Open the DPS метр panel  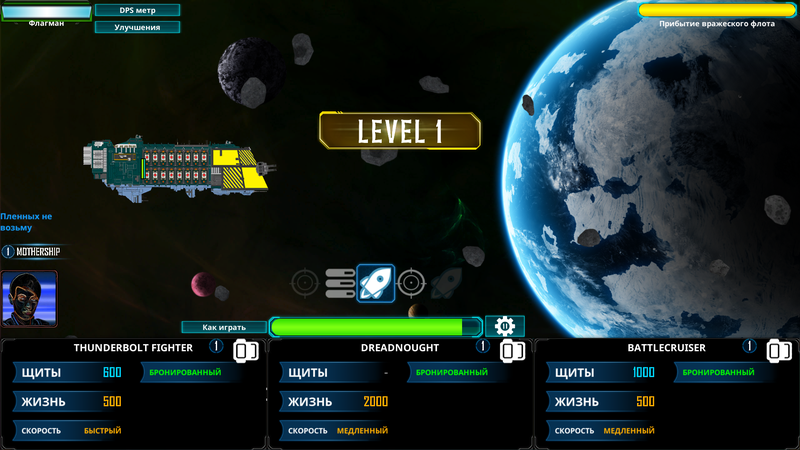click(x=137, y=10)
